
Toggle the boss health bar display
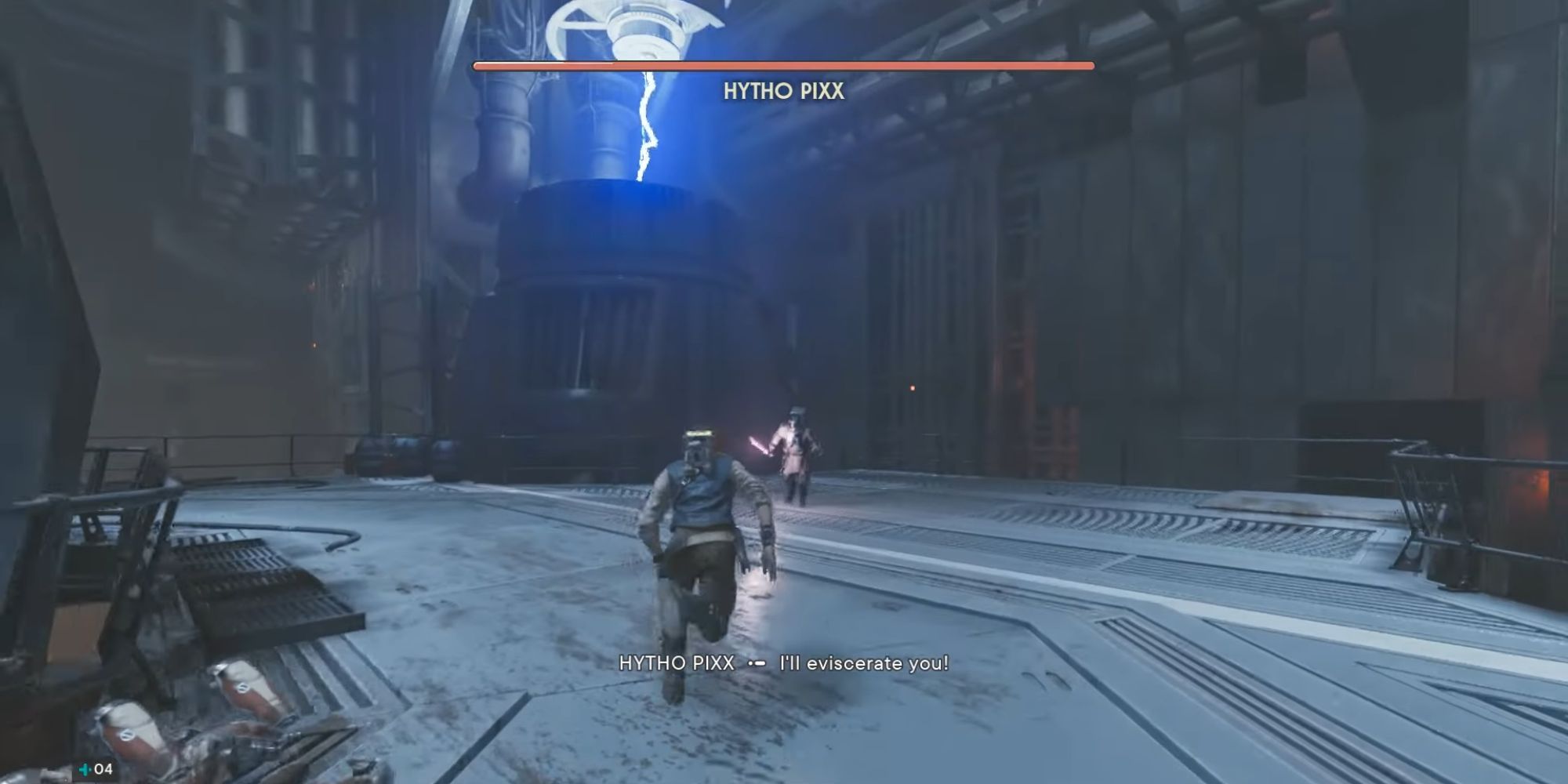[x=784, y=68]
